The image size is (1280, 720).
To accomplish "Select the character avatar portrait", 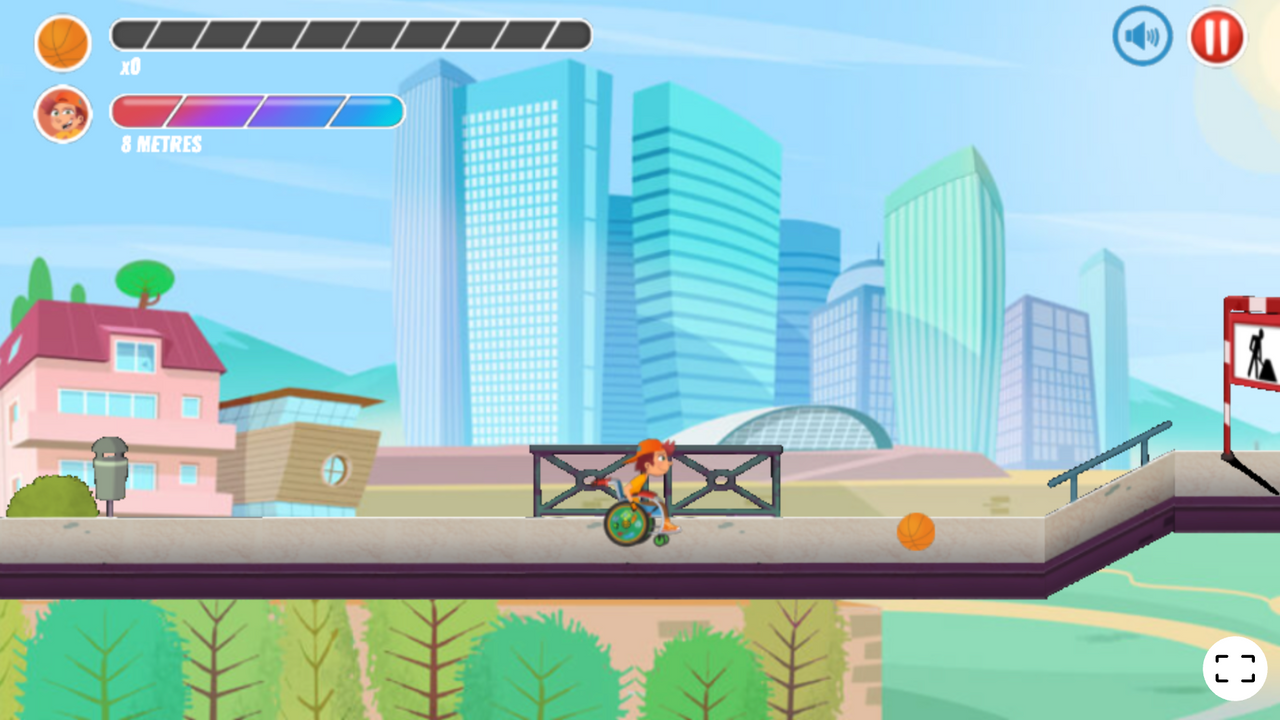I will pyautogui.click(x=63, y=114).
